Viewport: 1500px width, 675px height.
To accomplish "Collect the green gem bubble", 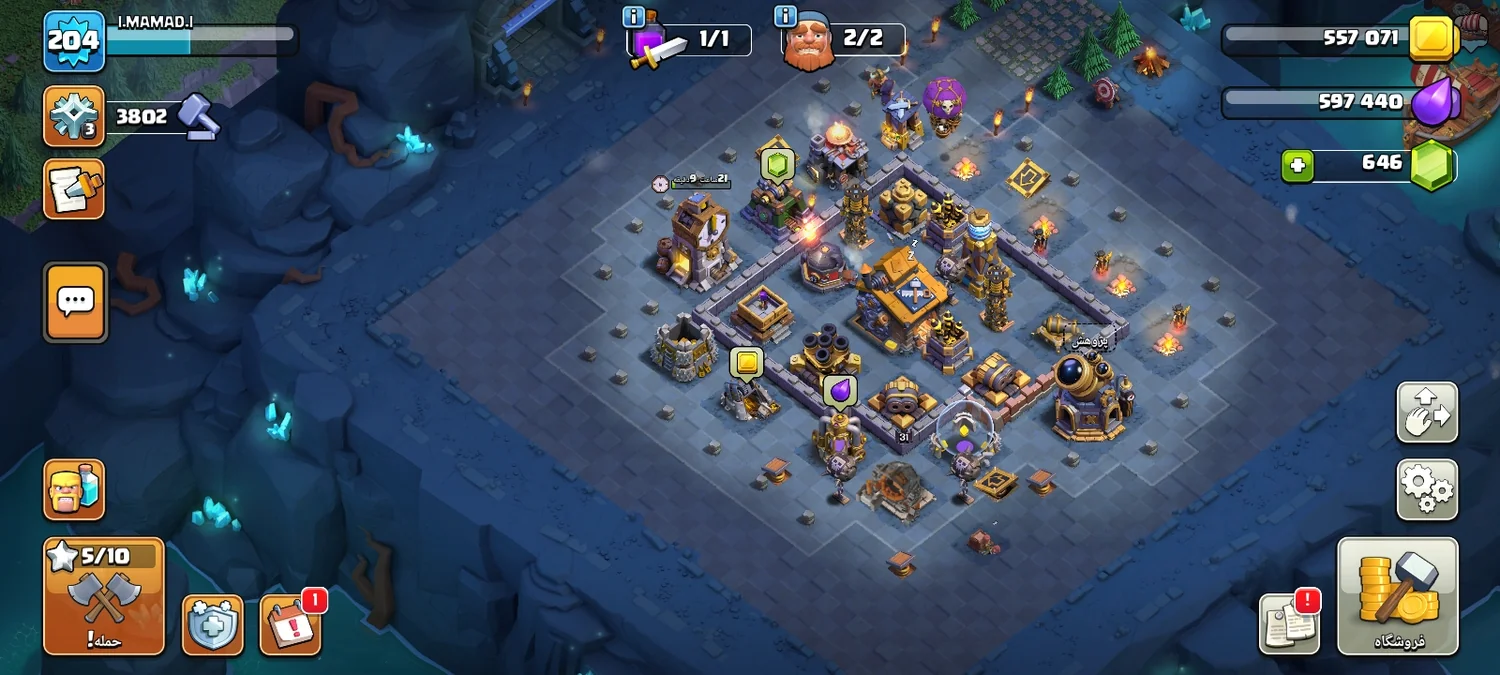I will 777,163.
